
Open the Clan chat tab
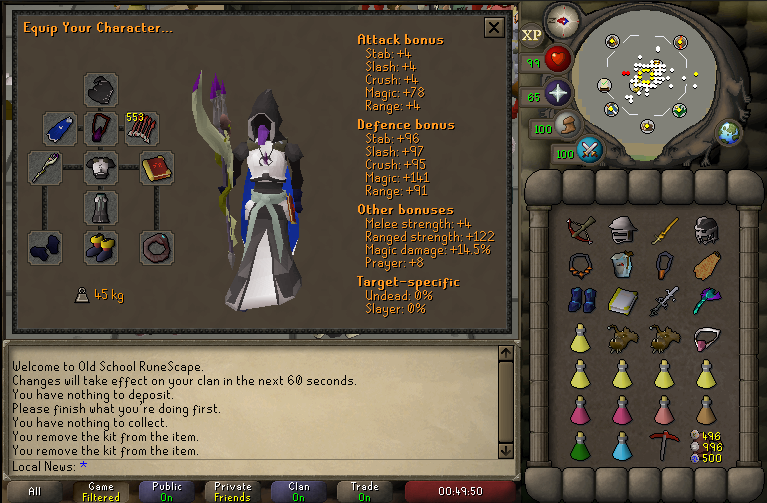pos(298,491)
